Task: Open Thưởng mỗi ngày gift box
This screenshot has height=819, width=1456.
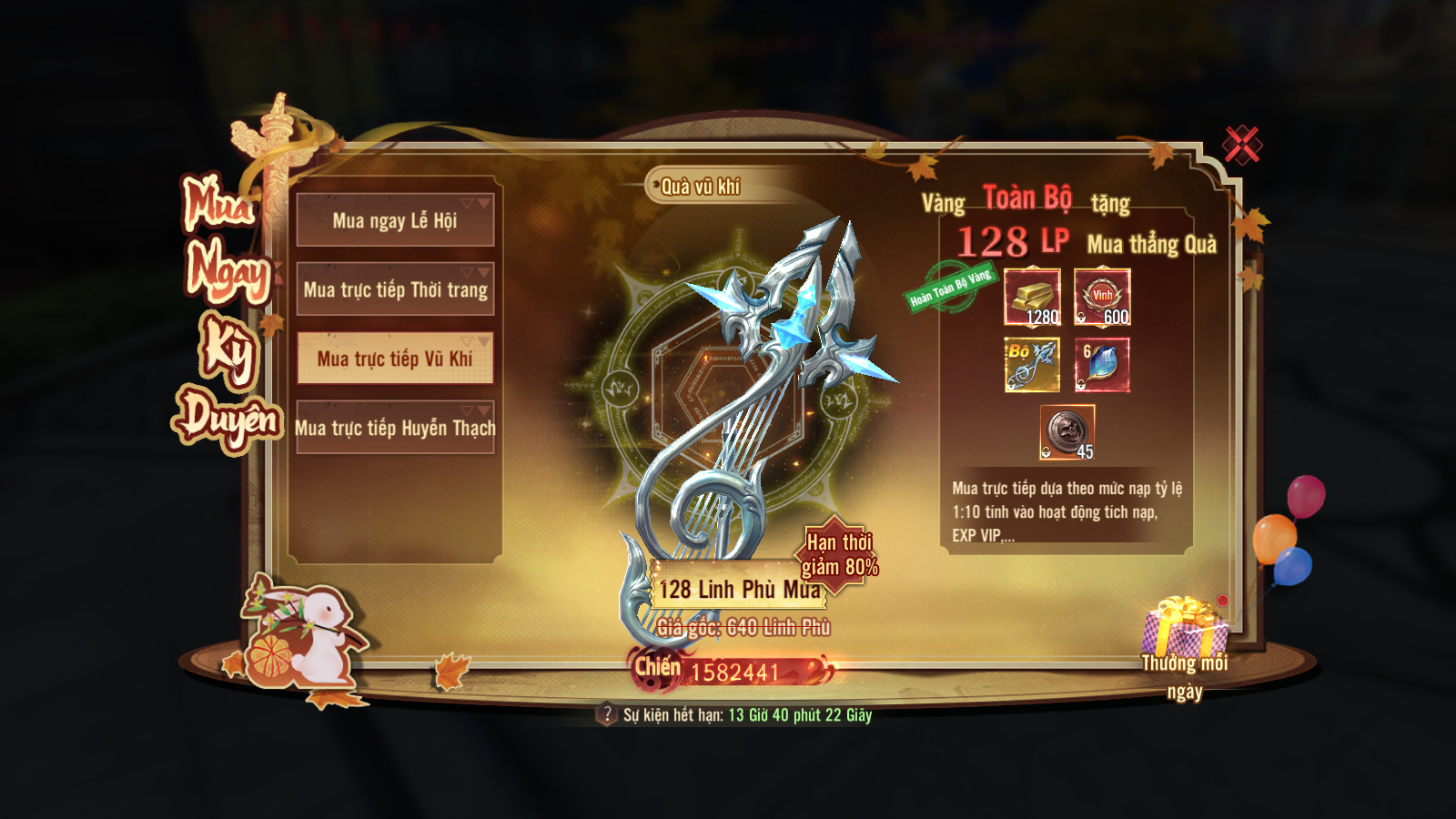Action: (1185, 628)
